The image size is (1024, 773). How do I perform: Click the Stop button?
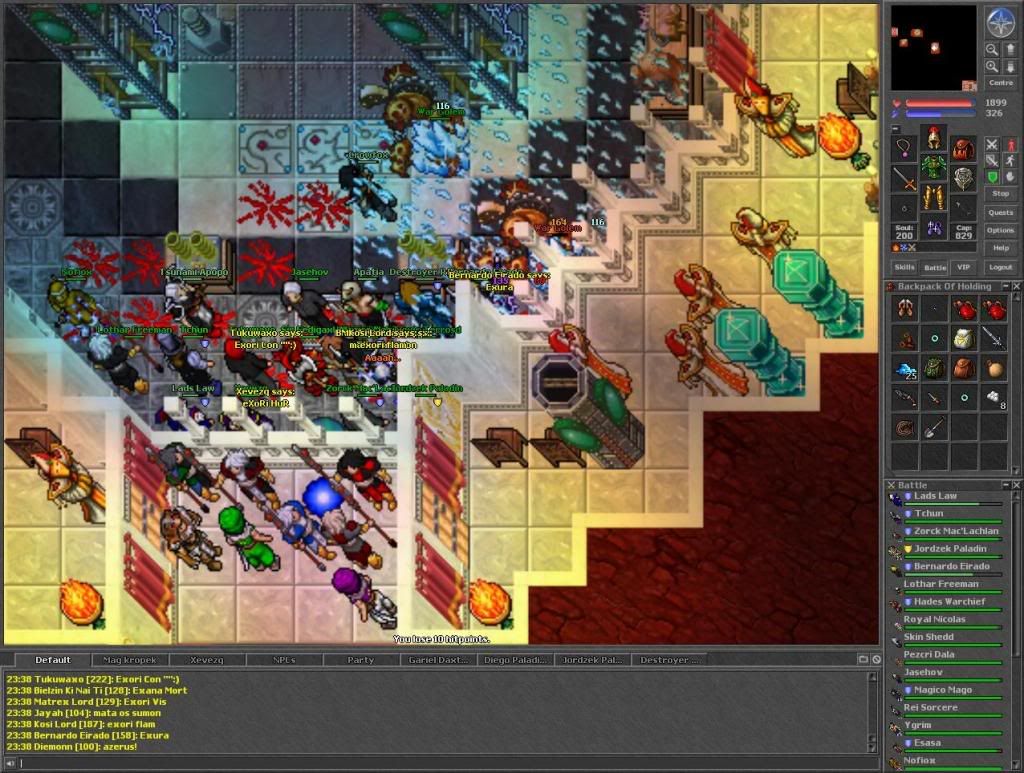point(1000,193)
